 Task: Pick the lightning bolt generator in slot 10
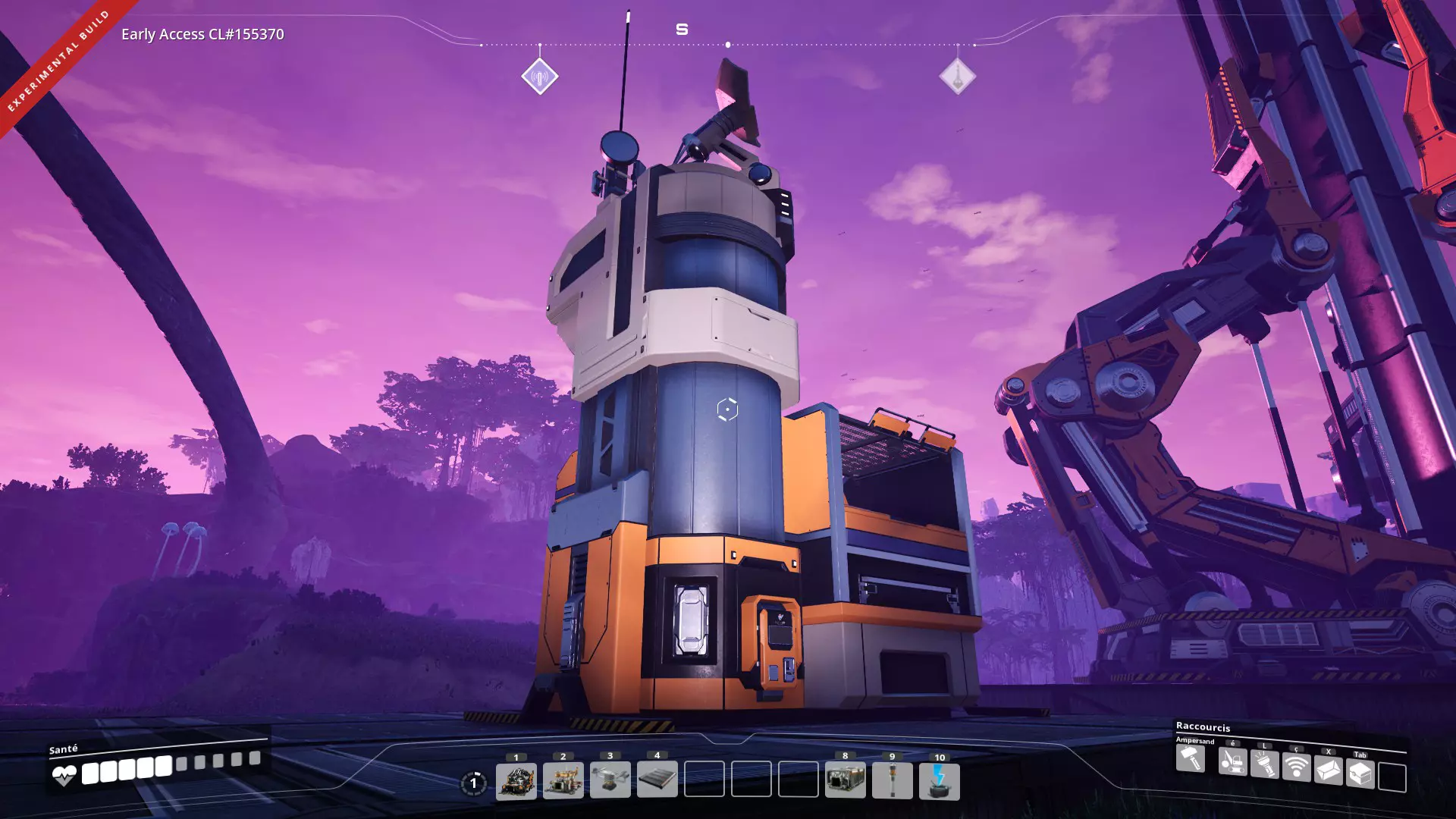[x=940, y=782]
